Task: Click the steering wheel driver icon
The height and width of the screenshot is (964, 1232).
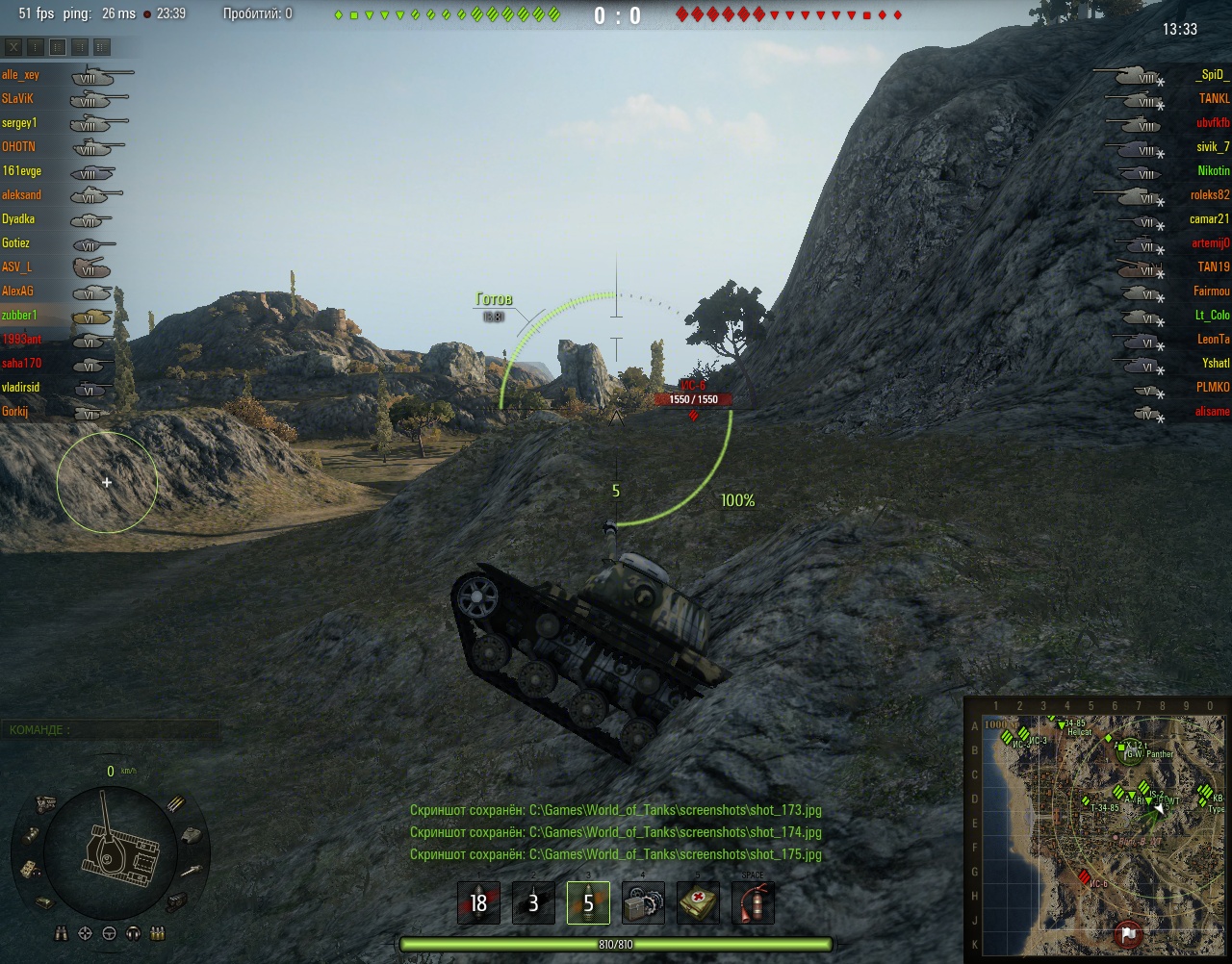Action: [x=109, y=933]
